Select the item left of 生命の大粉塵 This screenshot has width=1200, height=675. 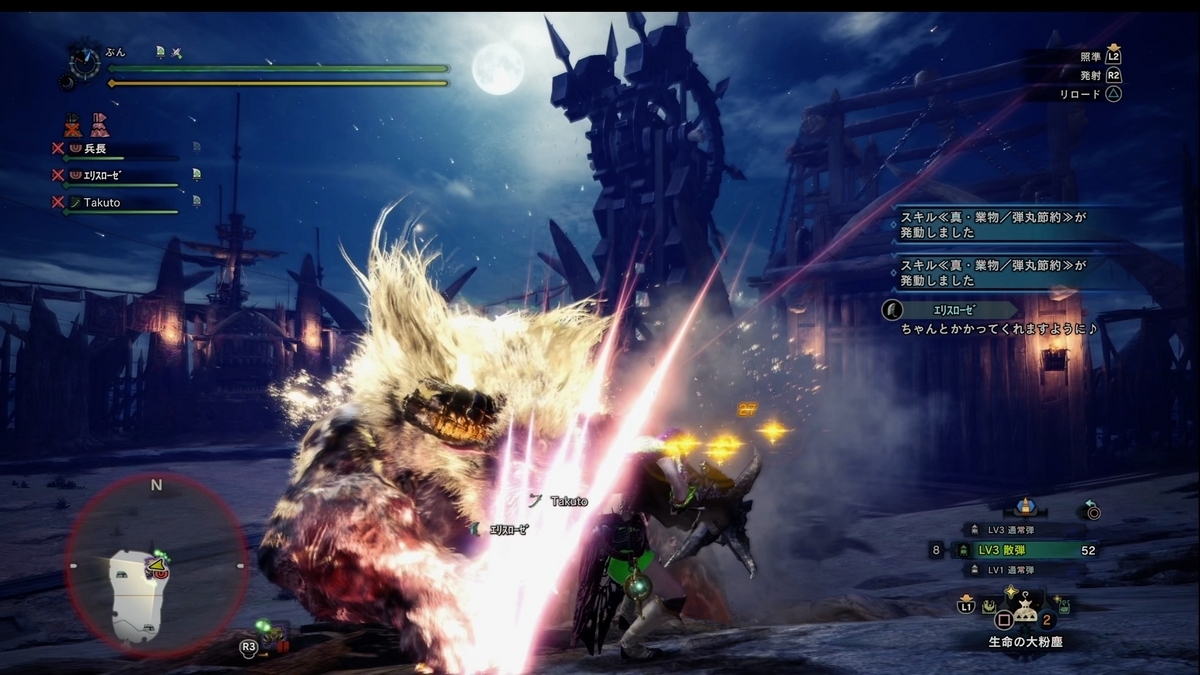tap(988, 606)
